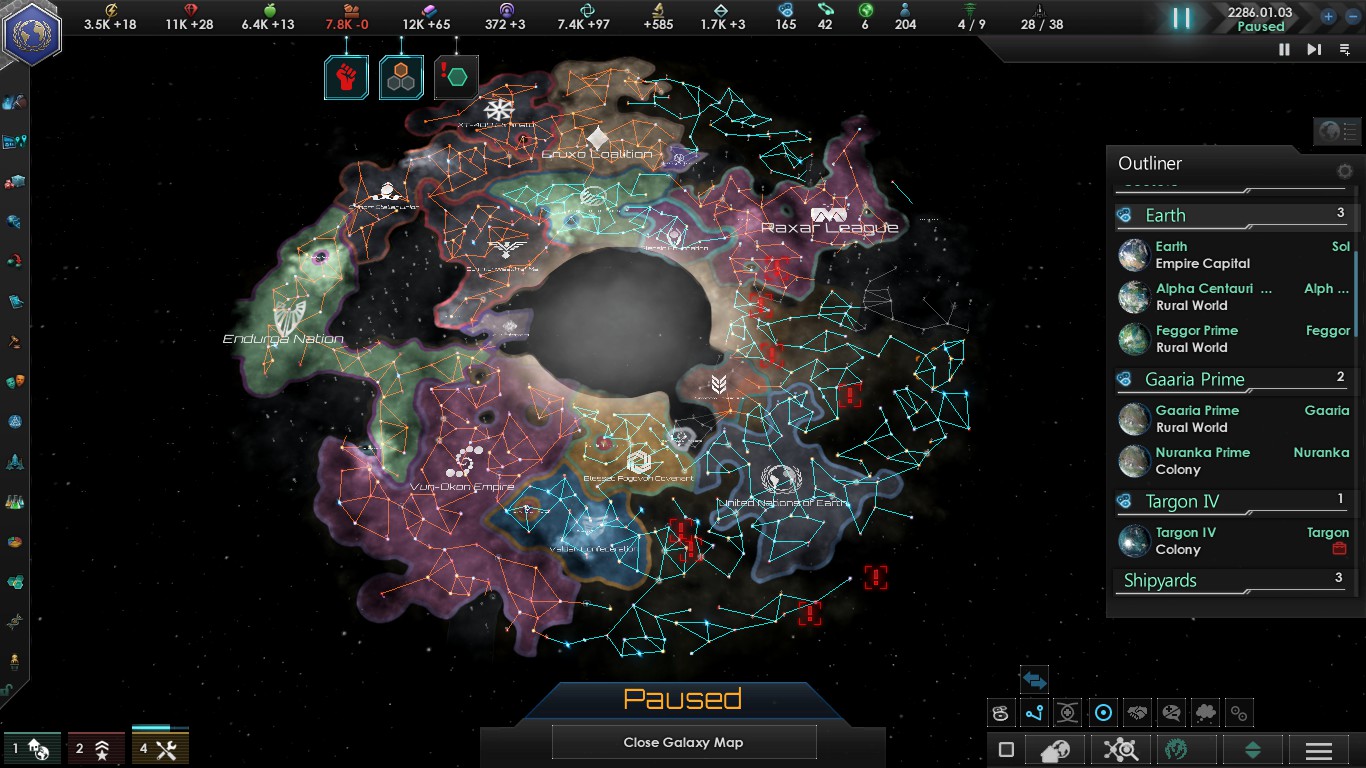Open the empire flag government panel
This screenshot has height=768, width=1366.
click(32, 32)
